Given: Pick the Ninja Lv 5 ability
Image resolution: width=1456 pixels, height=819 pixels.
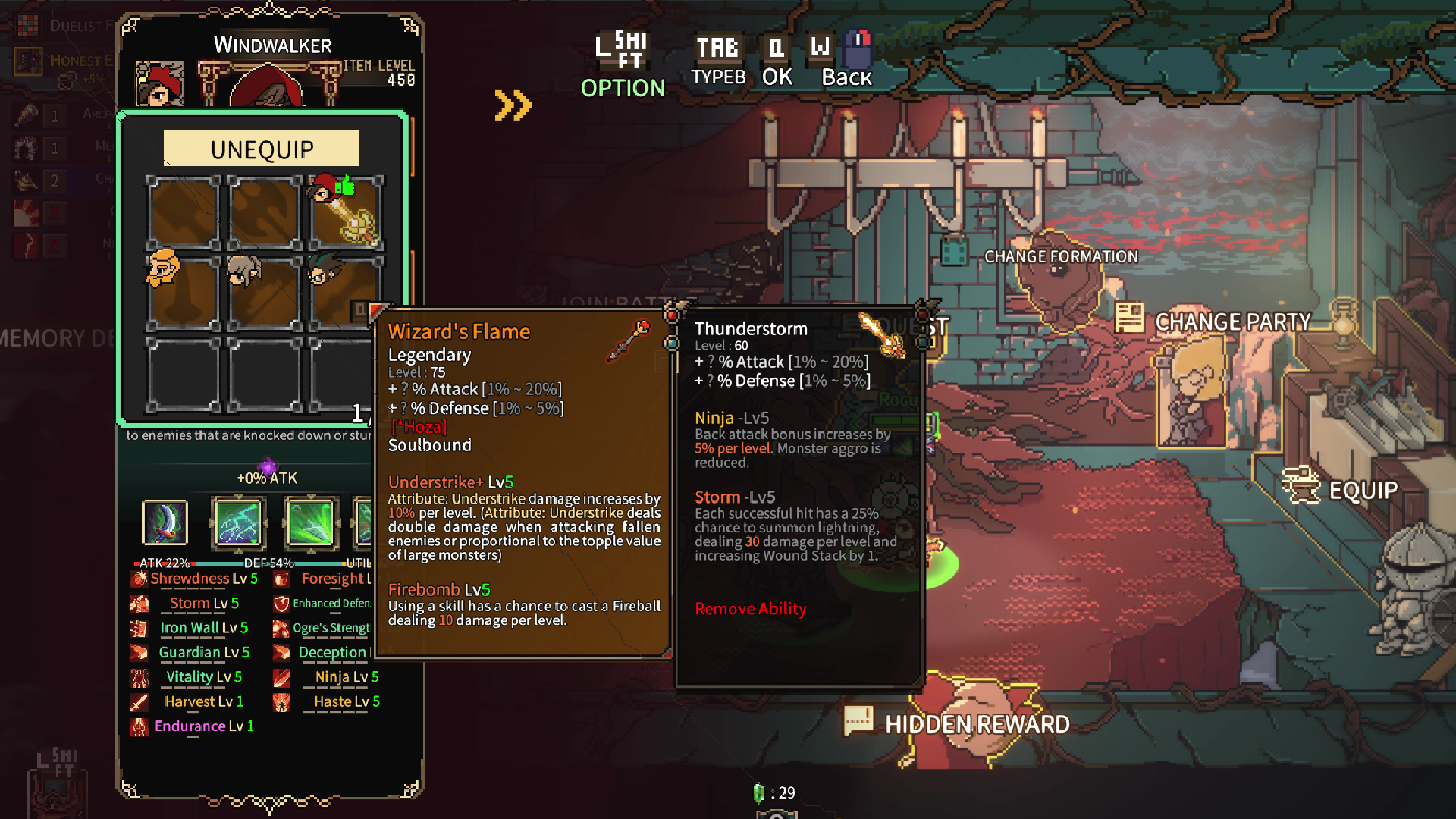Looking at the screenshot, I should point(346,676).
